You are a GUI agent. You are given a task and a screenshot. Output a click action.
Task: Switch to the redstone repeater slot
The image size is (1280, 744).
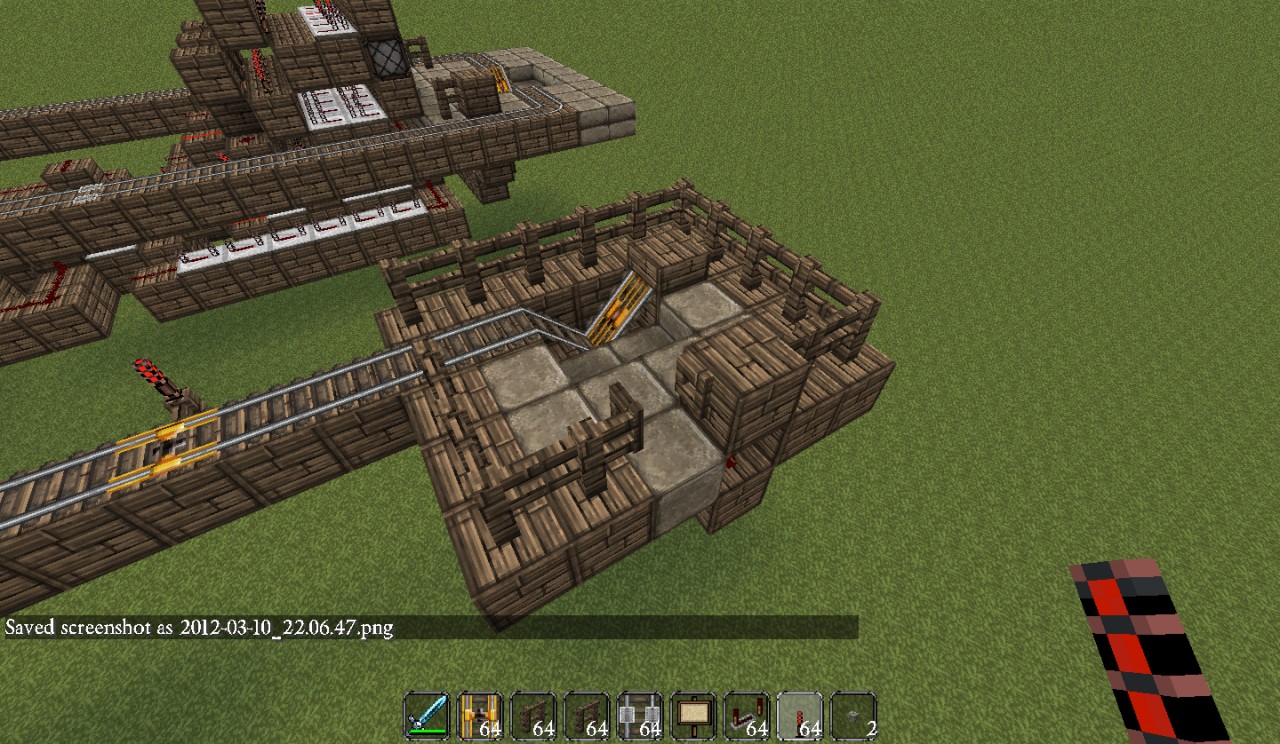pos(747,716)
